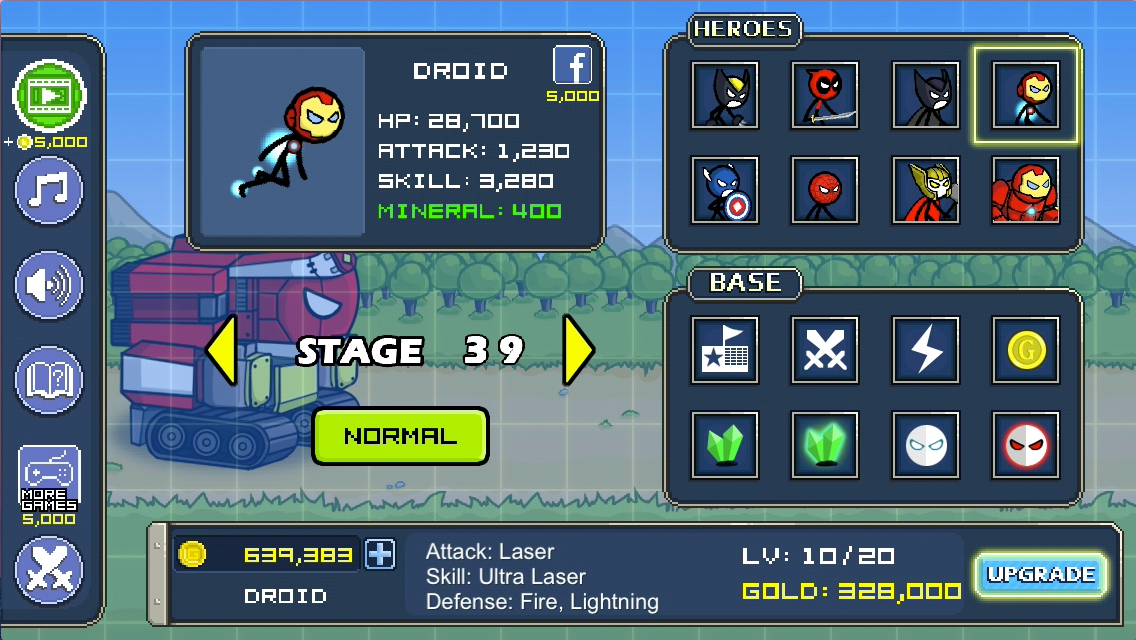The width and height of the screenshot is (1136, 640).
Task: Open the gold coin base upgrade
Action: pos(1026,350)
